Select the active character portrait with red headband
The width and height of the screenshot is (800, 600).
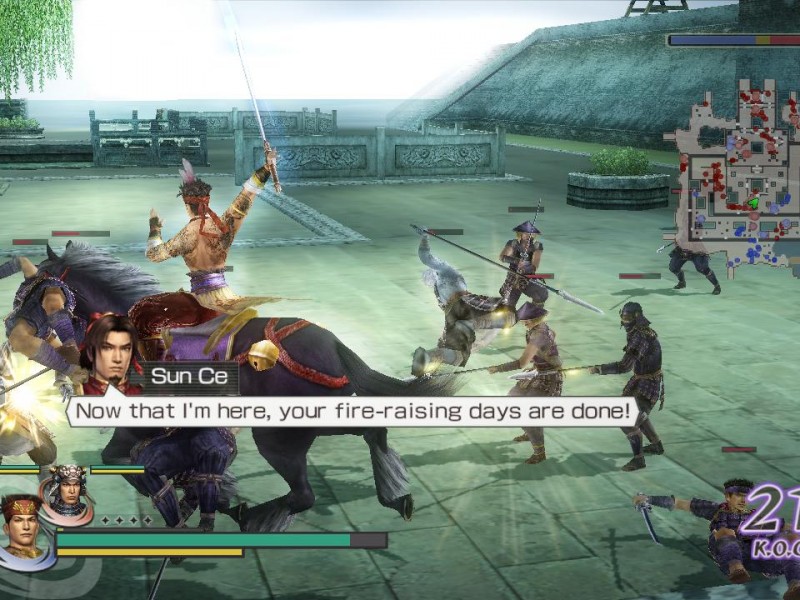(x=24, y=530)
